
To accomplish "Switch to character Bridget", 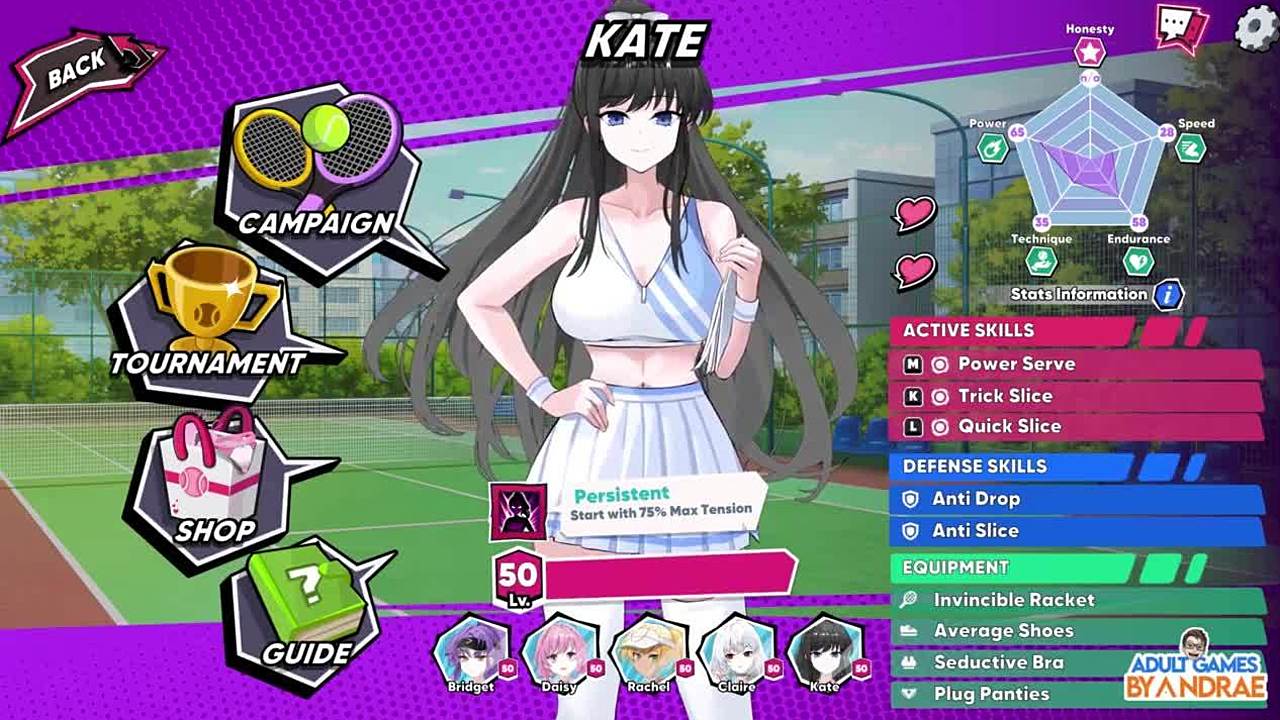I will tap(471, 651).
